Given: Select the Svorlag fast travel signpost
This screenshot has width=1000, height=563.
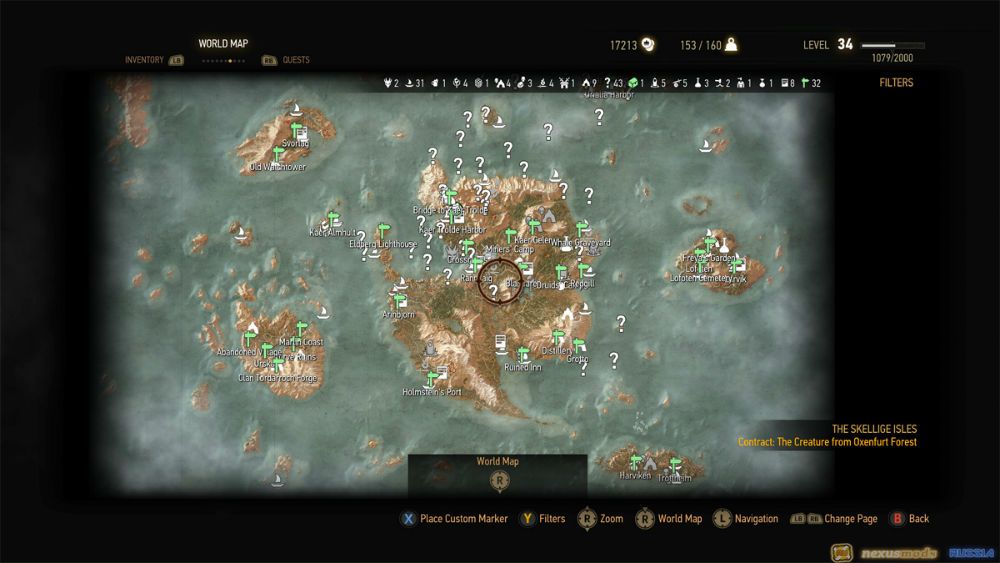Looking at the screenshot, I should pyautogui.click(x=298, y=132).
